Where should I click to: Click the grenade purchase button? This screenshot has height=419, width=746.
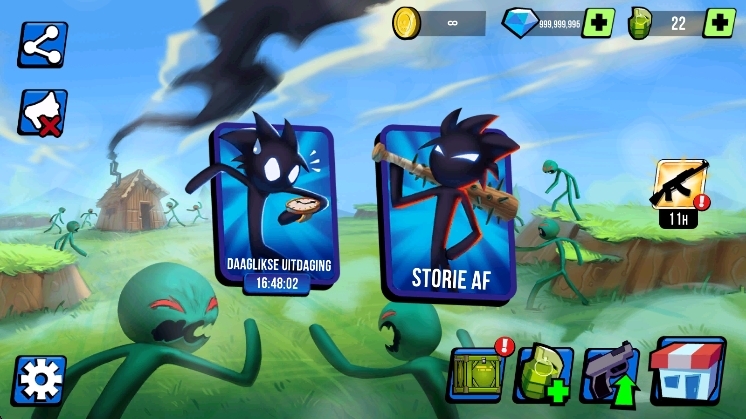click(x=543, y=375)
